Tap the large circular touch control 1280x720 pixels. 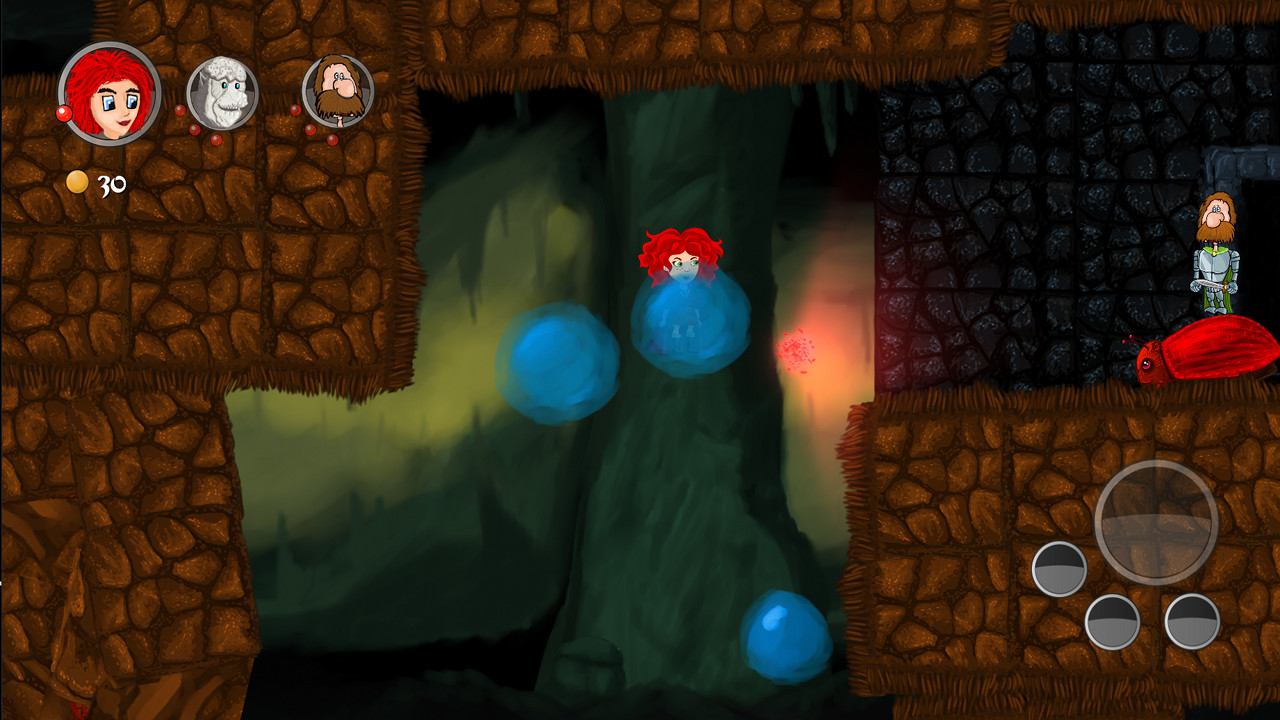pos(1156,521)
